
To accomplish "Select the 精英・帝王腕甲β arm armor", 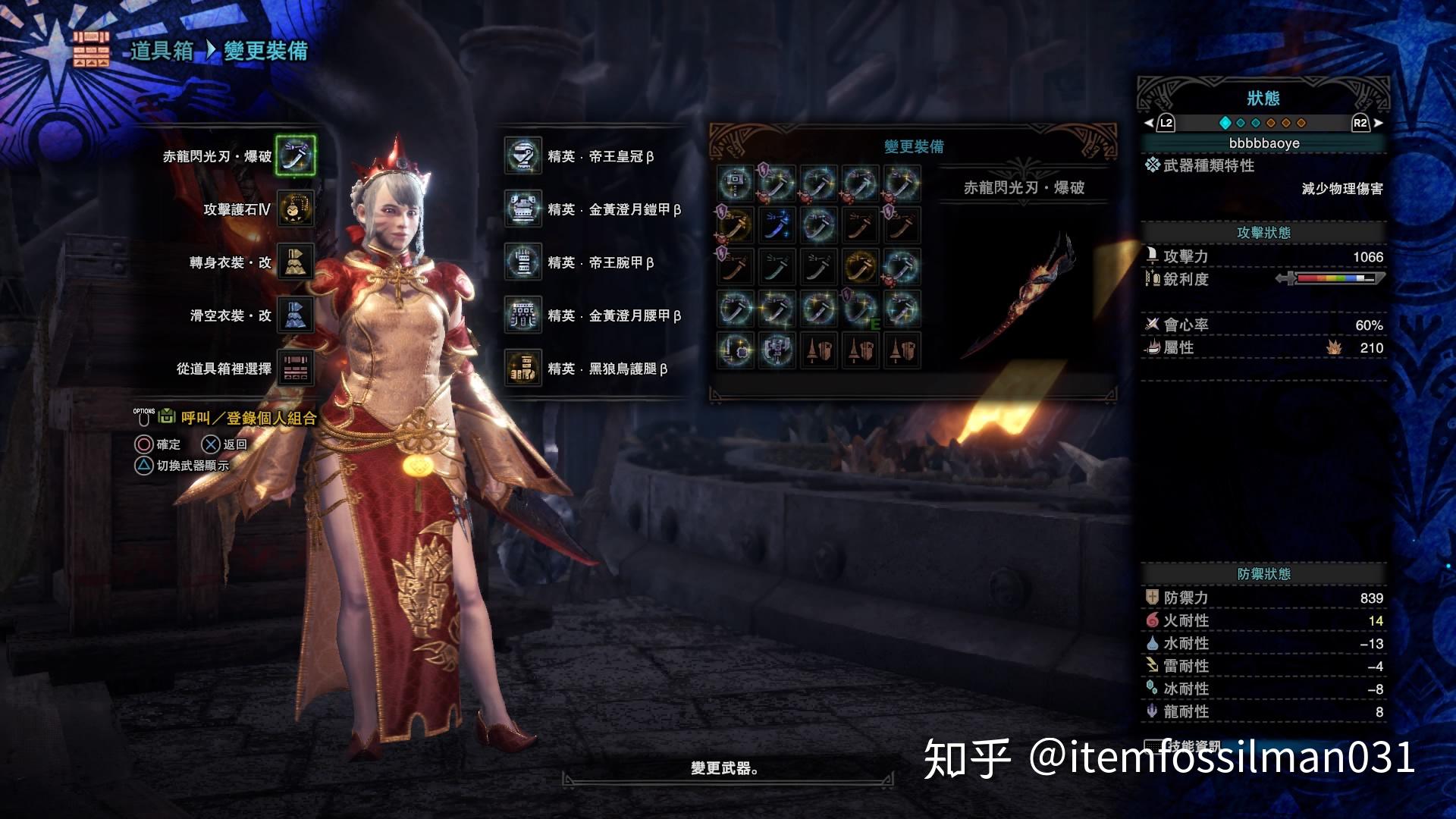I will 523,262.
